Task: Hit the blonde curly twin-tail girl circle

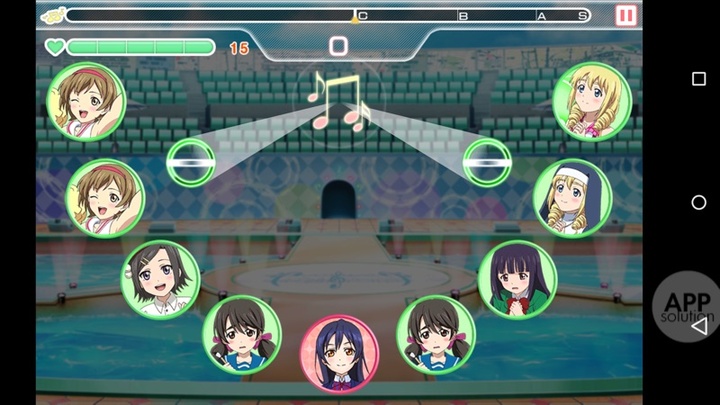Action: coord(591,101)
